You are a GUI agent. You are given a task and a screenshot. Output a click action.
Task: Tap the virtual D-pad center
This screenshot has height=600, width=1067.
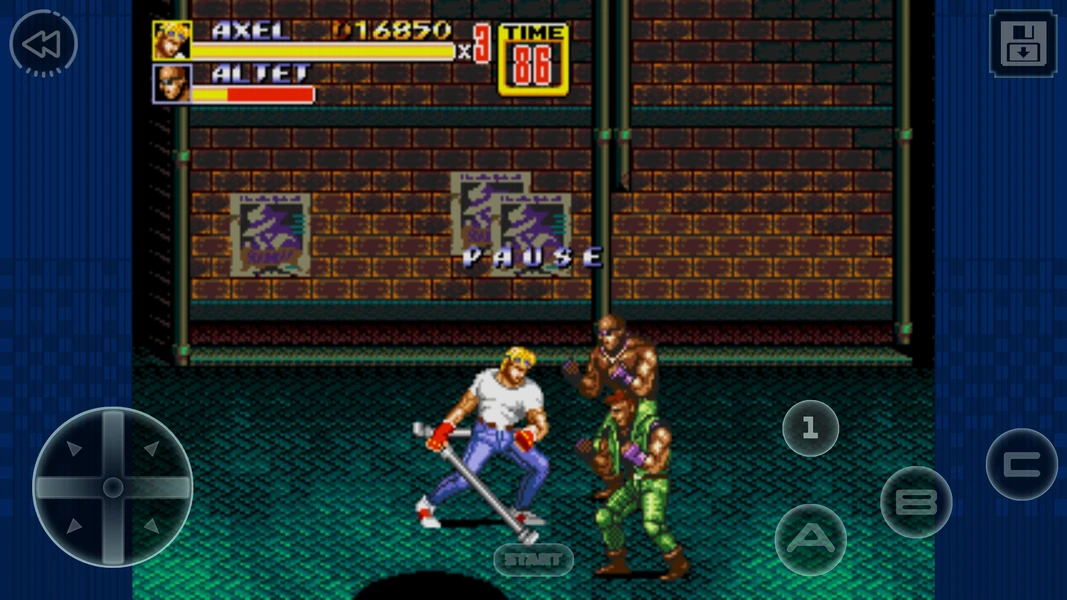coord(113,487)
